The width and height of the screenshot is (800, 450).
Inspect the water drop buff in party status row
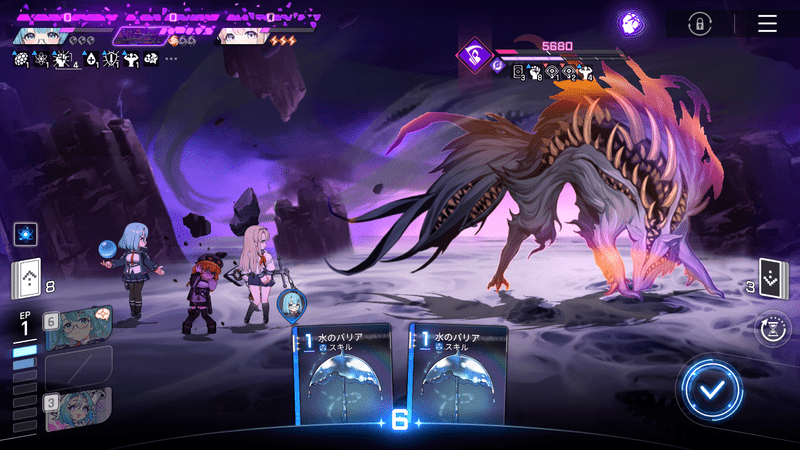pyautogui.click(x=90, y=59)
